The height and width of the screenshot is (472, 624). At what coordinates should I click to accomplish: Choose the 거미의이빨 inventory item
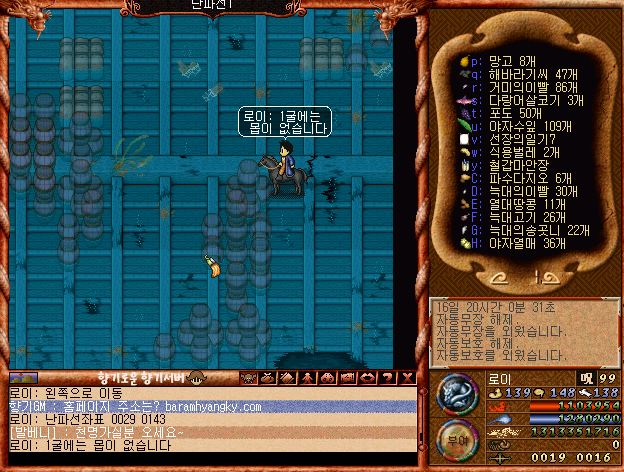click(510, 87)
